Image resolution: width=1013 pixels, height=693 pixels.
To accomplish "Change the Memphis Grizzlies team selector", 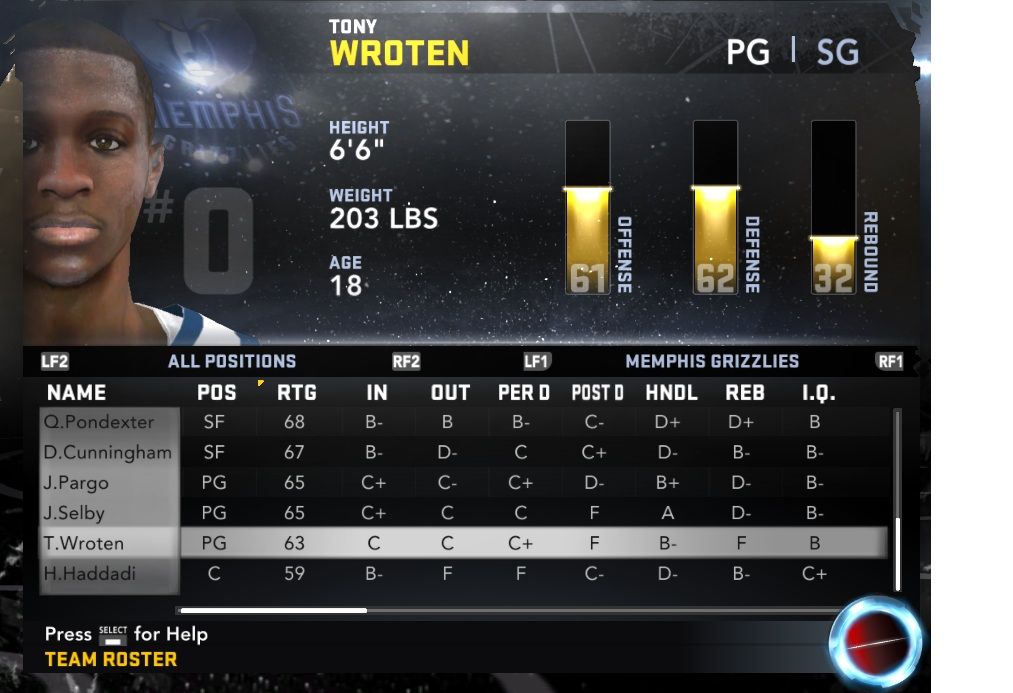I will [x=711, y=361].
